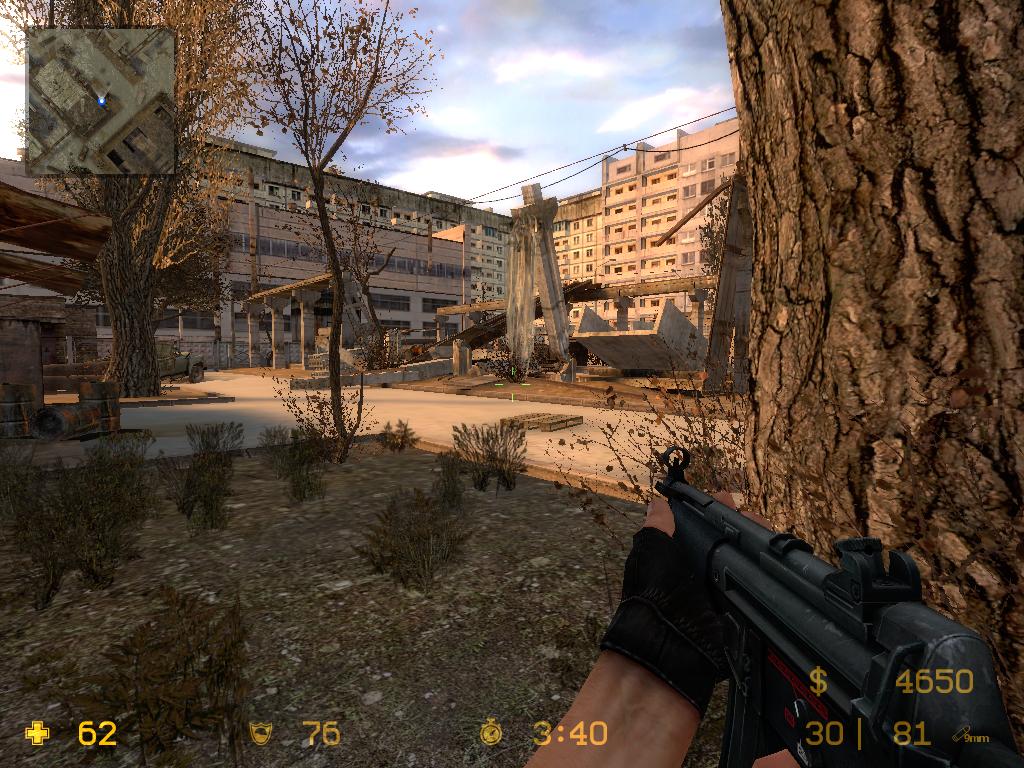Image resolution: width=1024 pixels, height=768 pixels.
Task: Click the radar minimap overview
Action: [100, 101]
